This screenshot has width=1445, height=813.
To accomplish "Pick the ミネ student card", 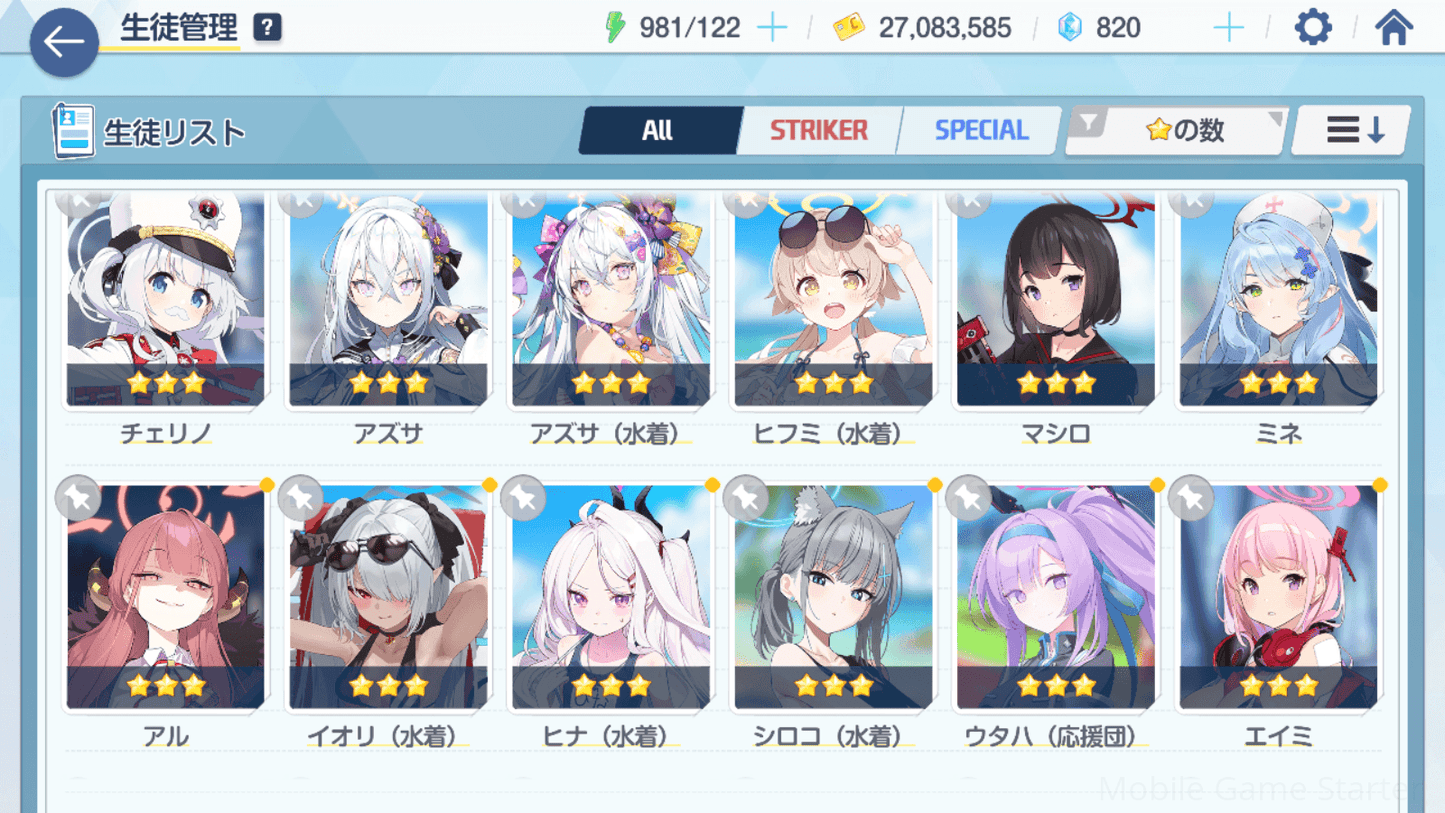I will pyautogui.click(x=1278, y=300).
